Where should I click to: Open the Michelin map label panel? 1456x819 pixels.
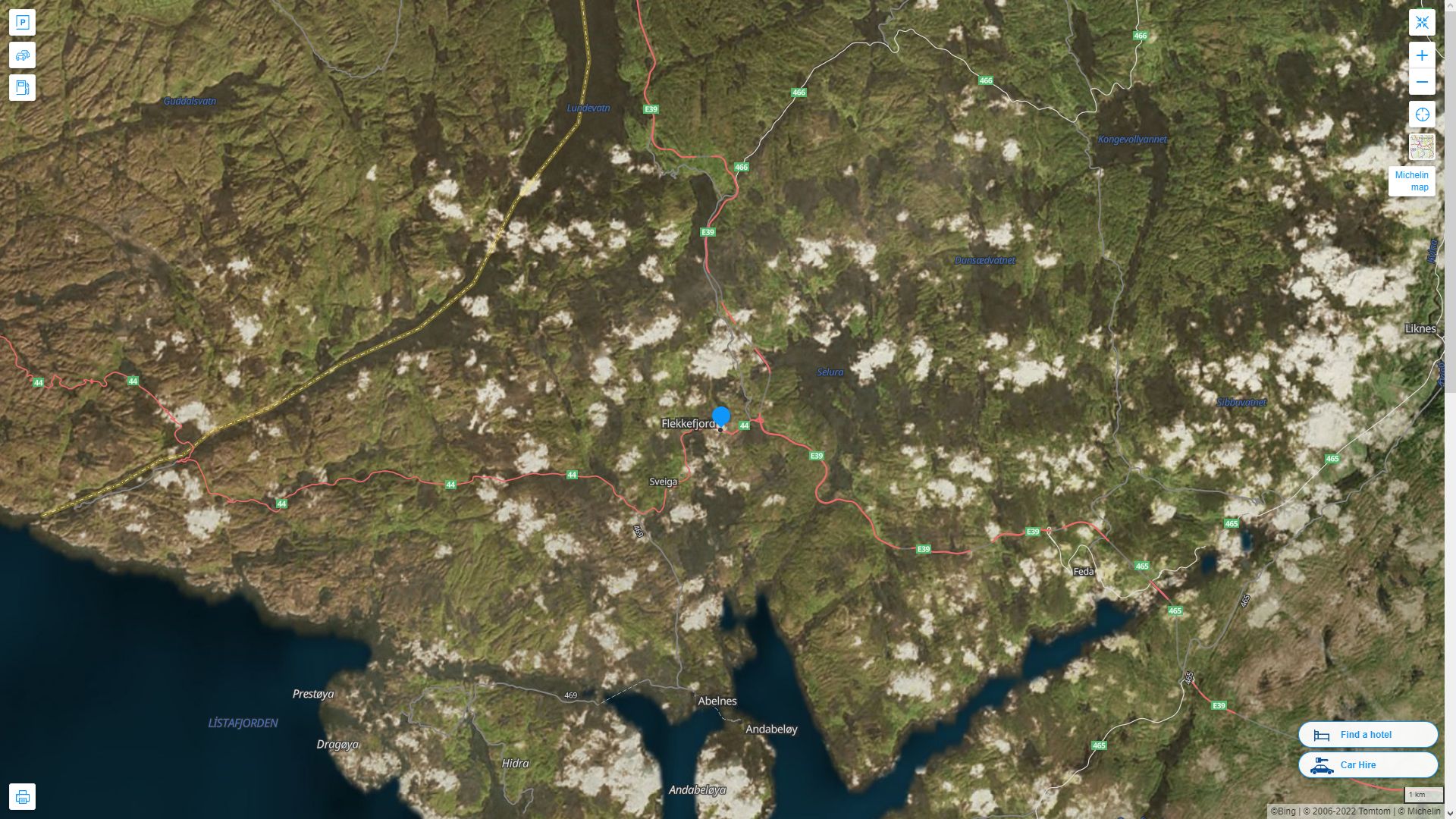(1412, 181)
